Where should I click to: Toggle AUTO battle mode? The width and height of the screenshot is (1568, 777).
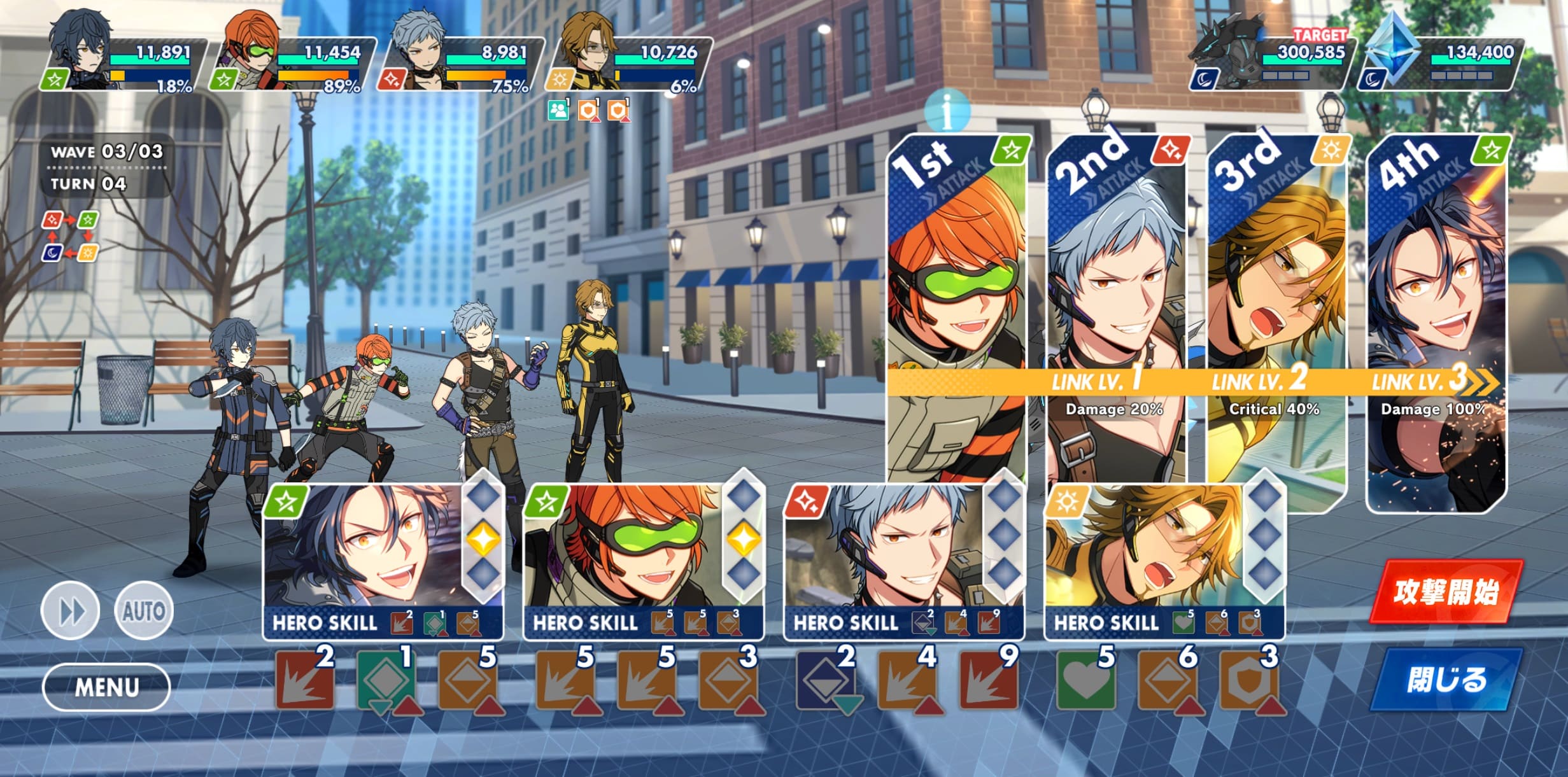(144, 611)
